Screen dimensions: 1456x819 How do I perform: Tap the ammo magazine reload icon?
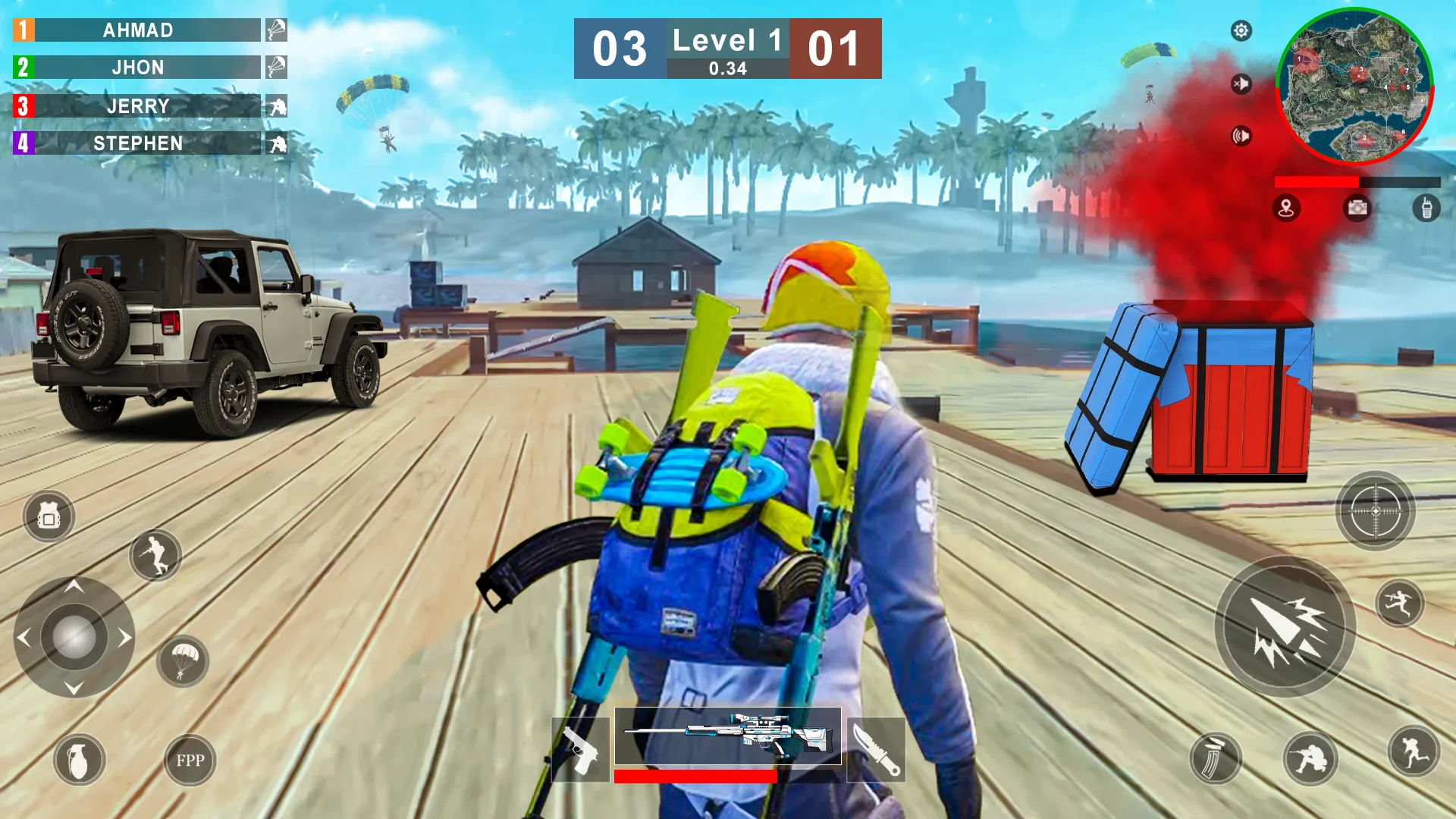click(1216, 758)
